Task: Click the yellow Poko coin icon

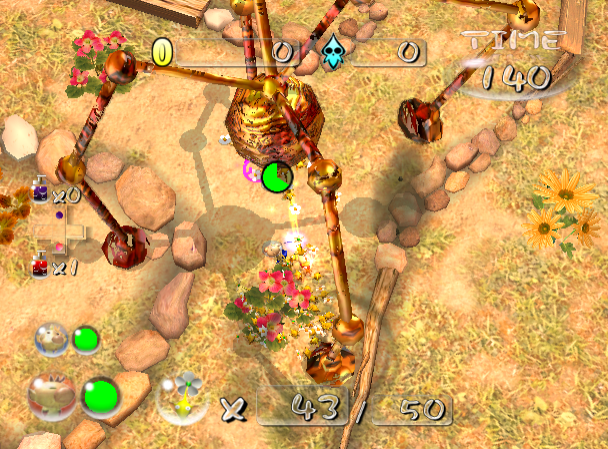Action: [x=161, y=51]
